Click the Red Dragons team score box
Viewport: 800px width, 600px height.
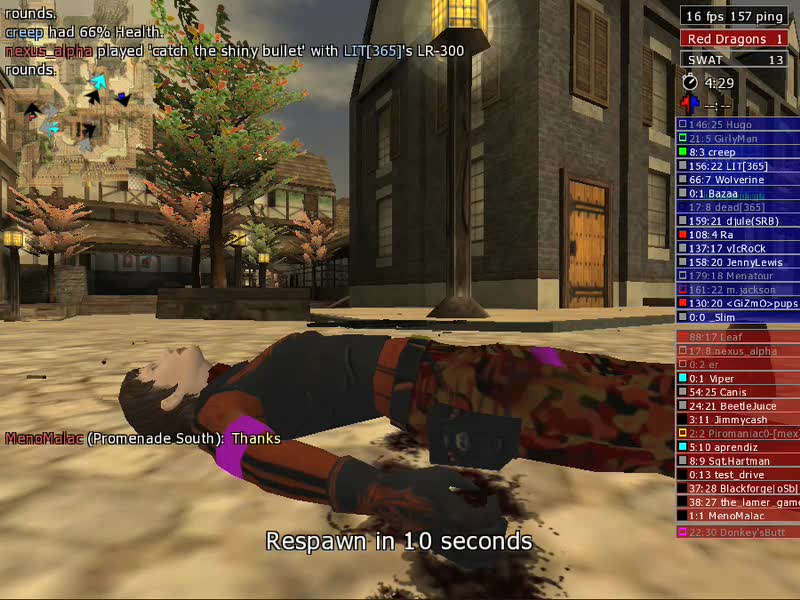(737, 39)
